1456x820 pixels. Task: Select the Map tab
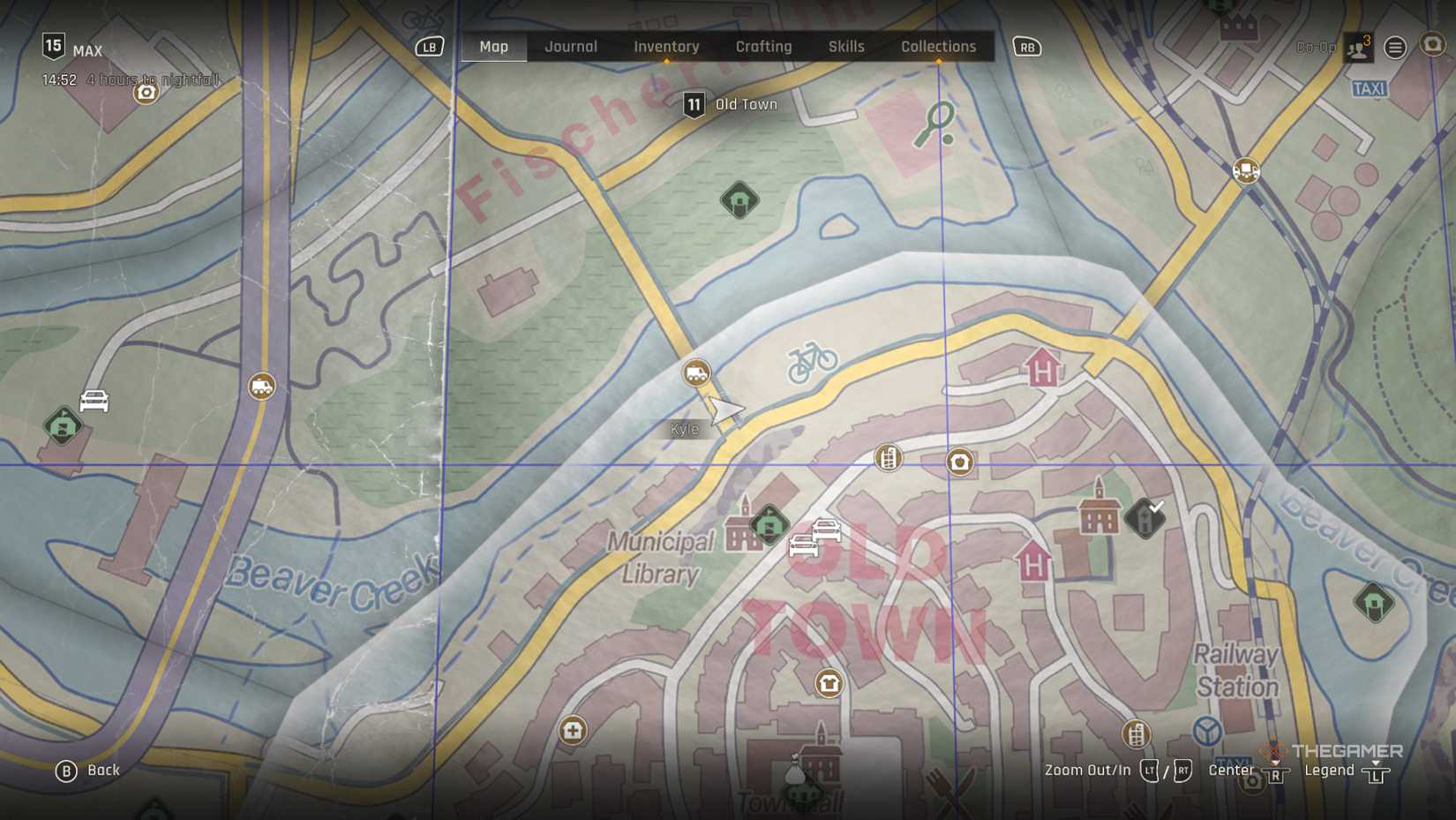pyautogui.click(x=494, y=47)
